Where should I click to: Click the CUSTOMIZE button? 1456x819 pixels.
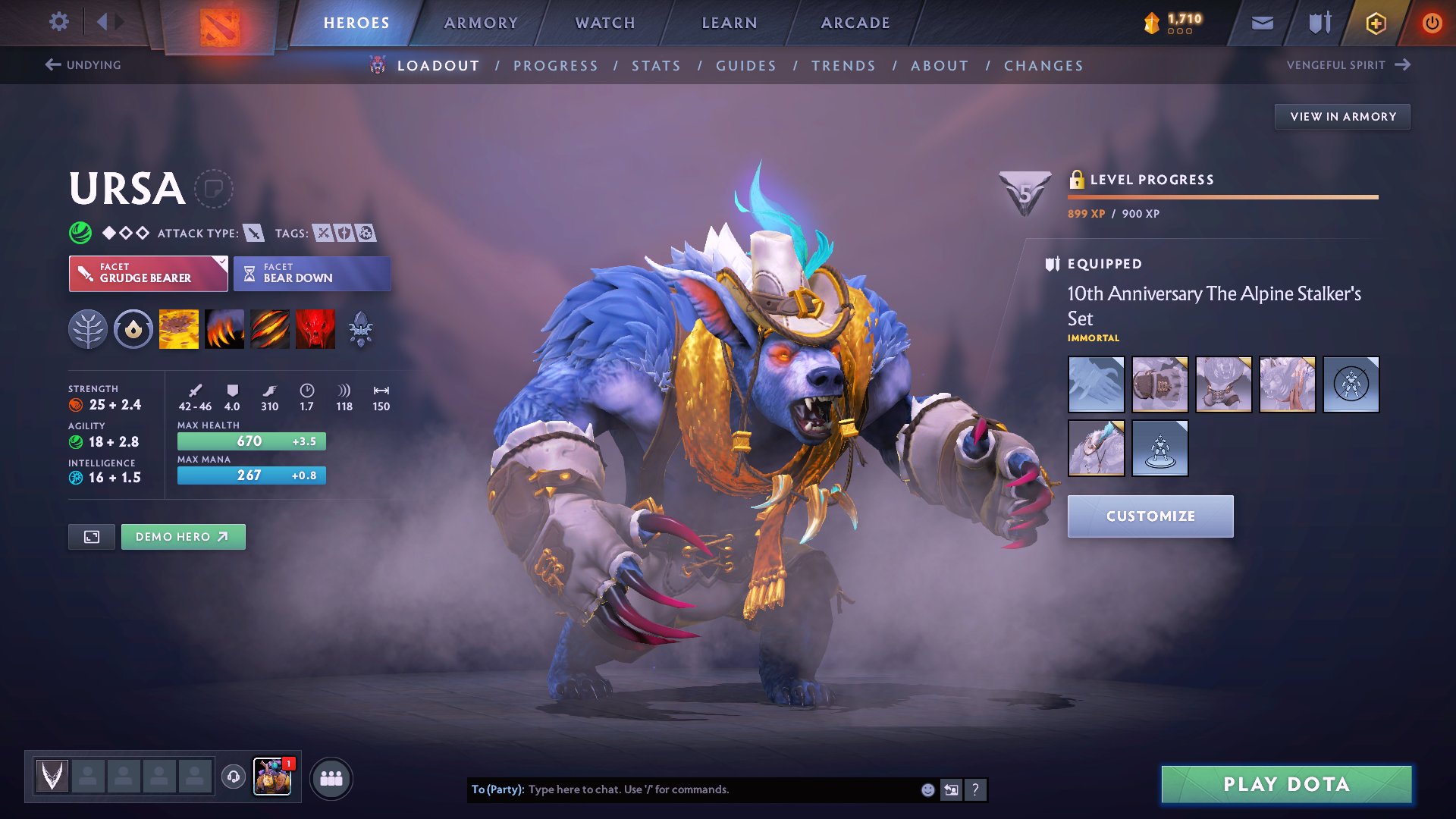point(1150,516)
